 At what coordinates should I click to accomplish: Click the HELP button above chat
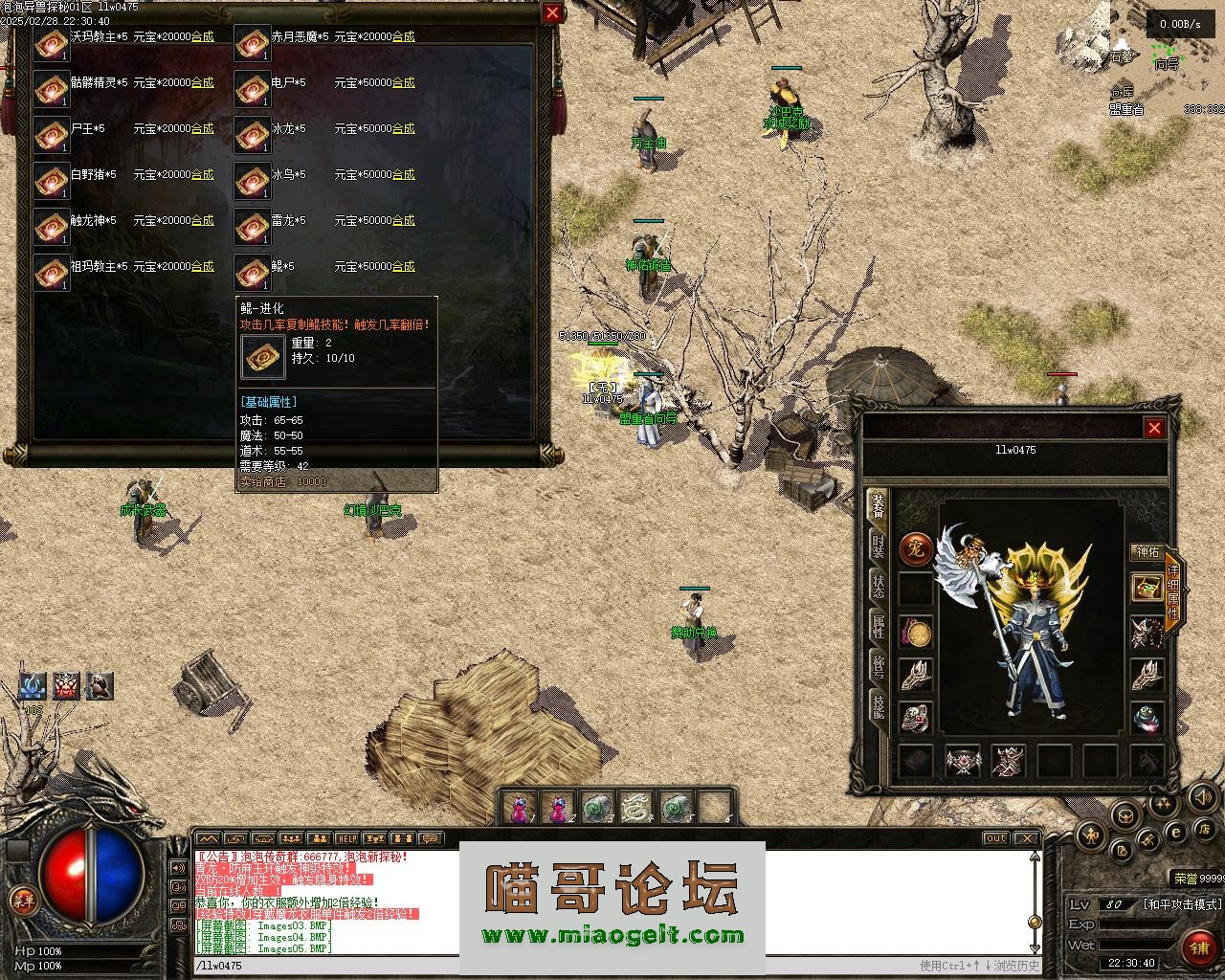tap(346, 839)
